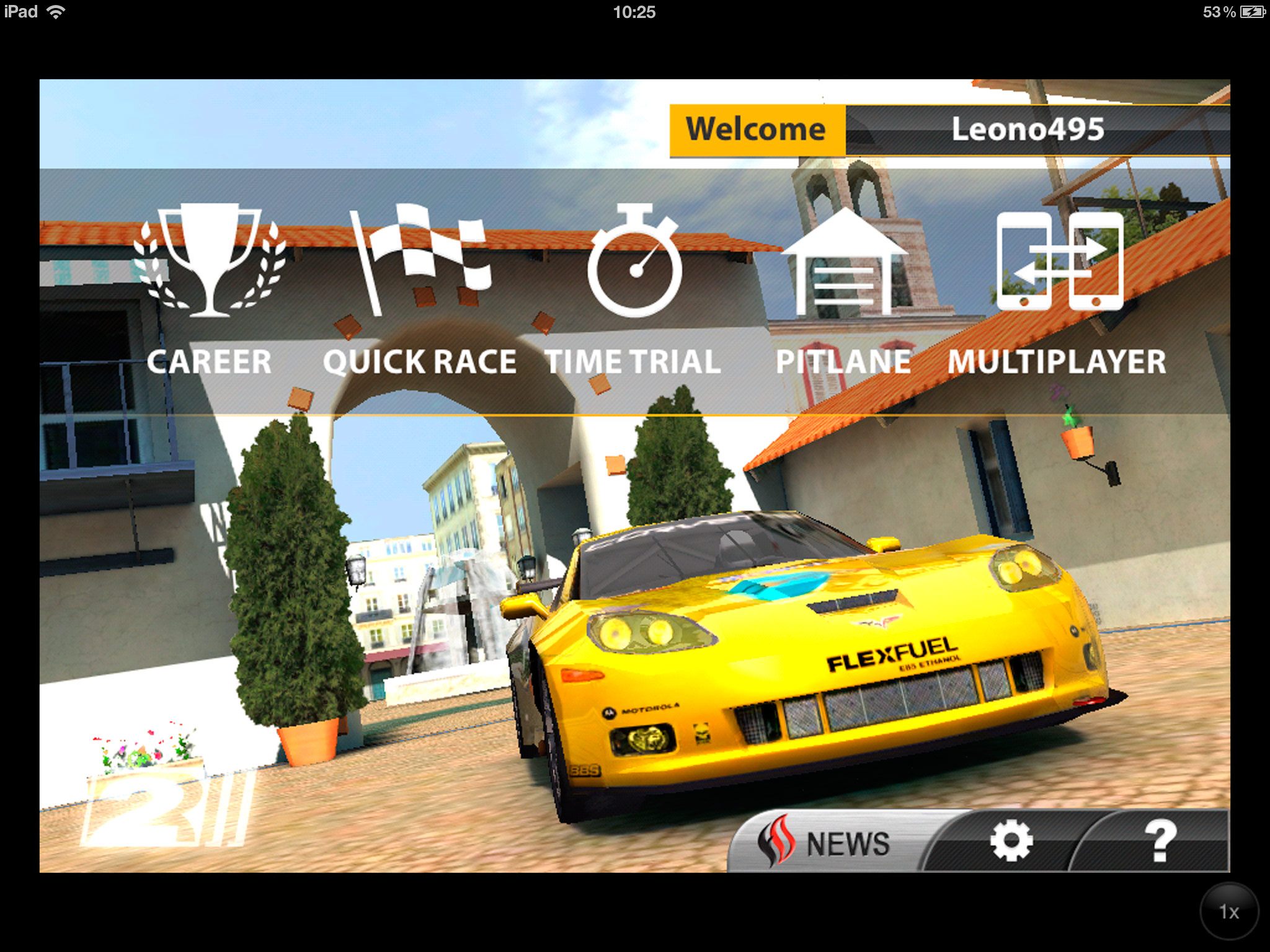Open settings with the gear icon

tap(1011, 842)
